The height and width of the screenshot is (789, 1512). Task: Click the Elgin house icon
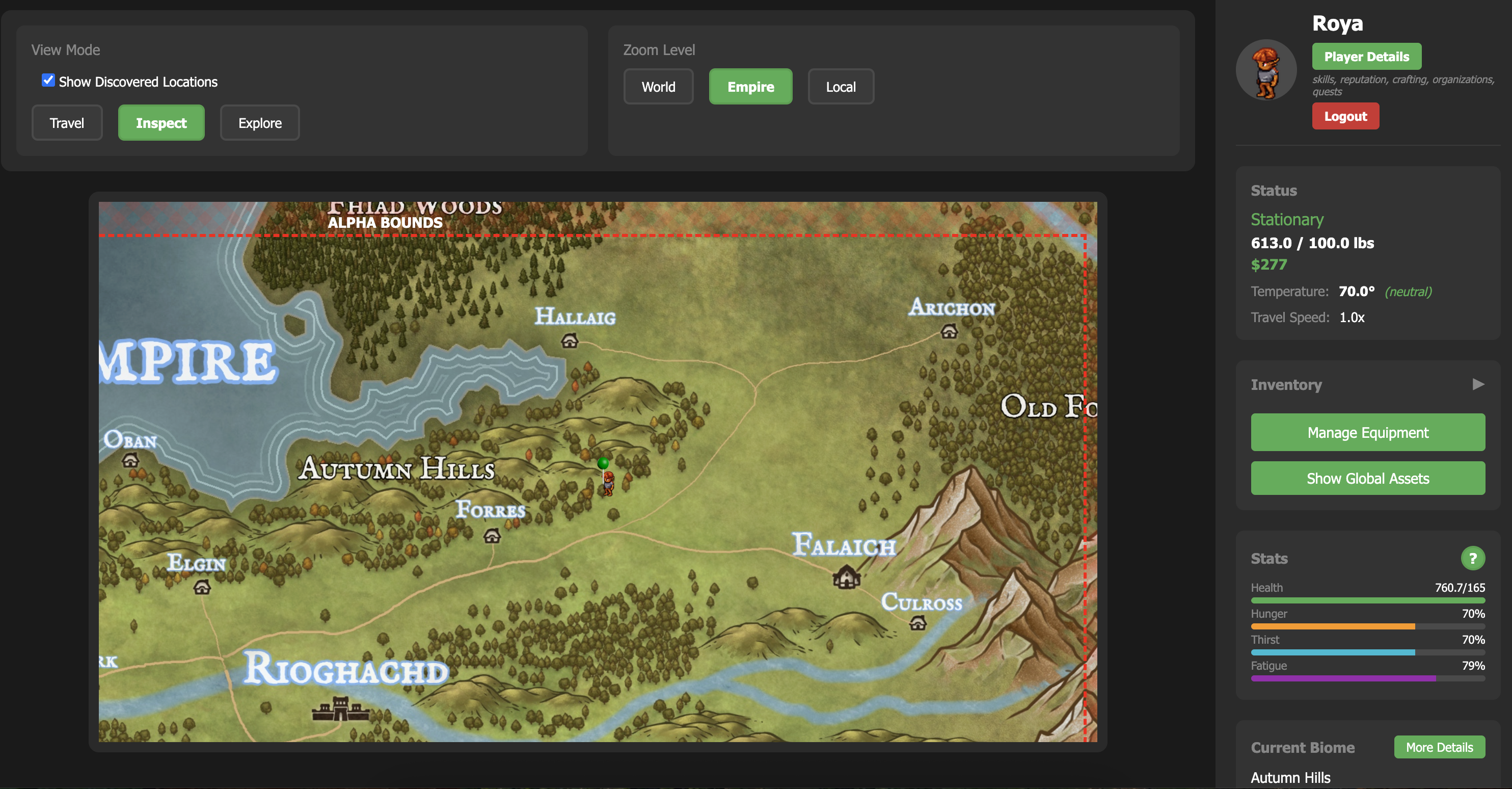click(x=203, y=587)
